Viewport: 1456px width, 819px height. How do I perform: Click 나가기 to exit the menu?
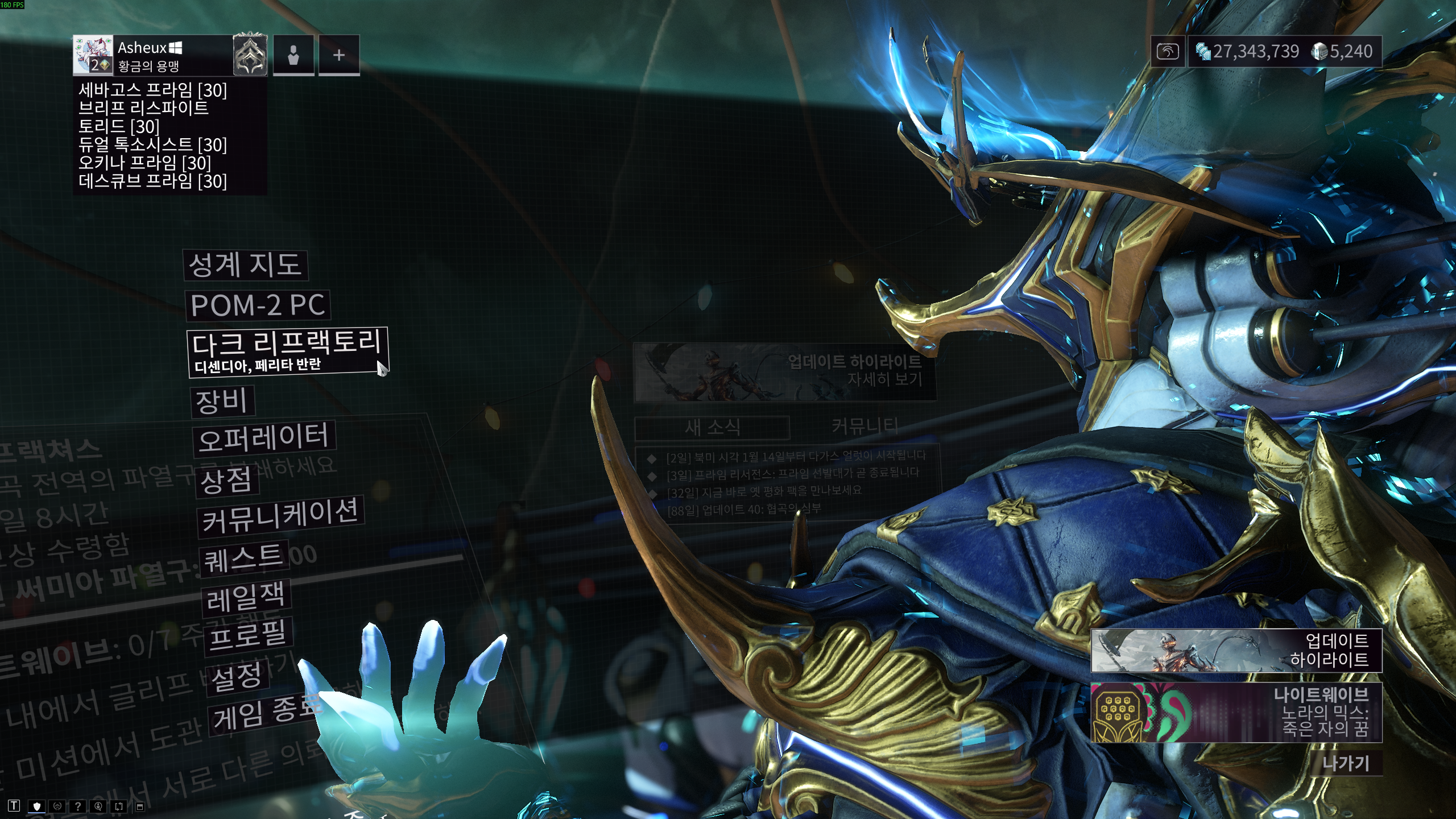point(1346,763)
